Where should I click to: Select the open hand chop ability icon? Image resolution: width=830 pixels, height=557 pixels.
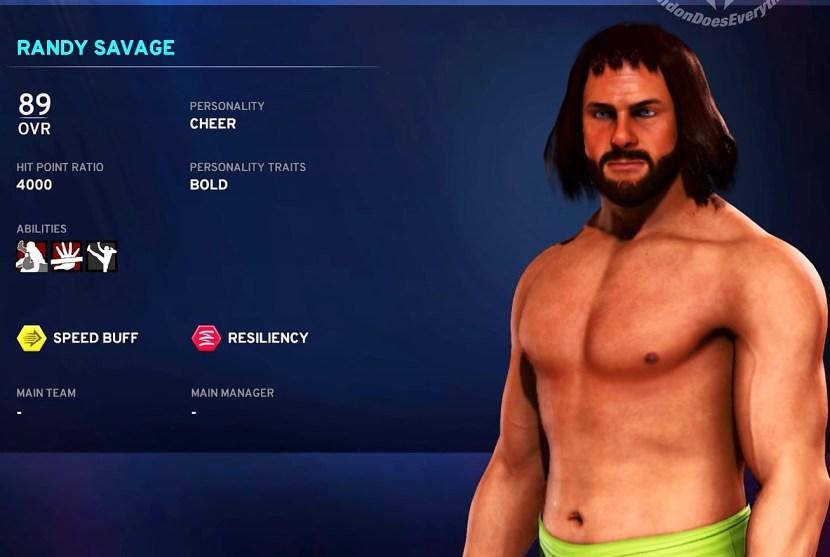(67, 256)
